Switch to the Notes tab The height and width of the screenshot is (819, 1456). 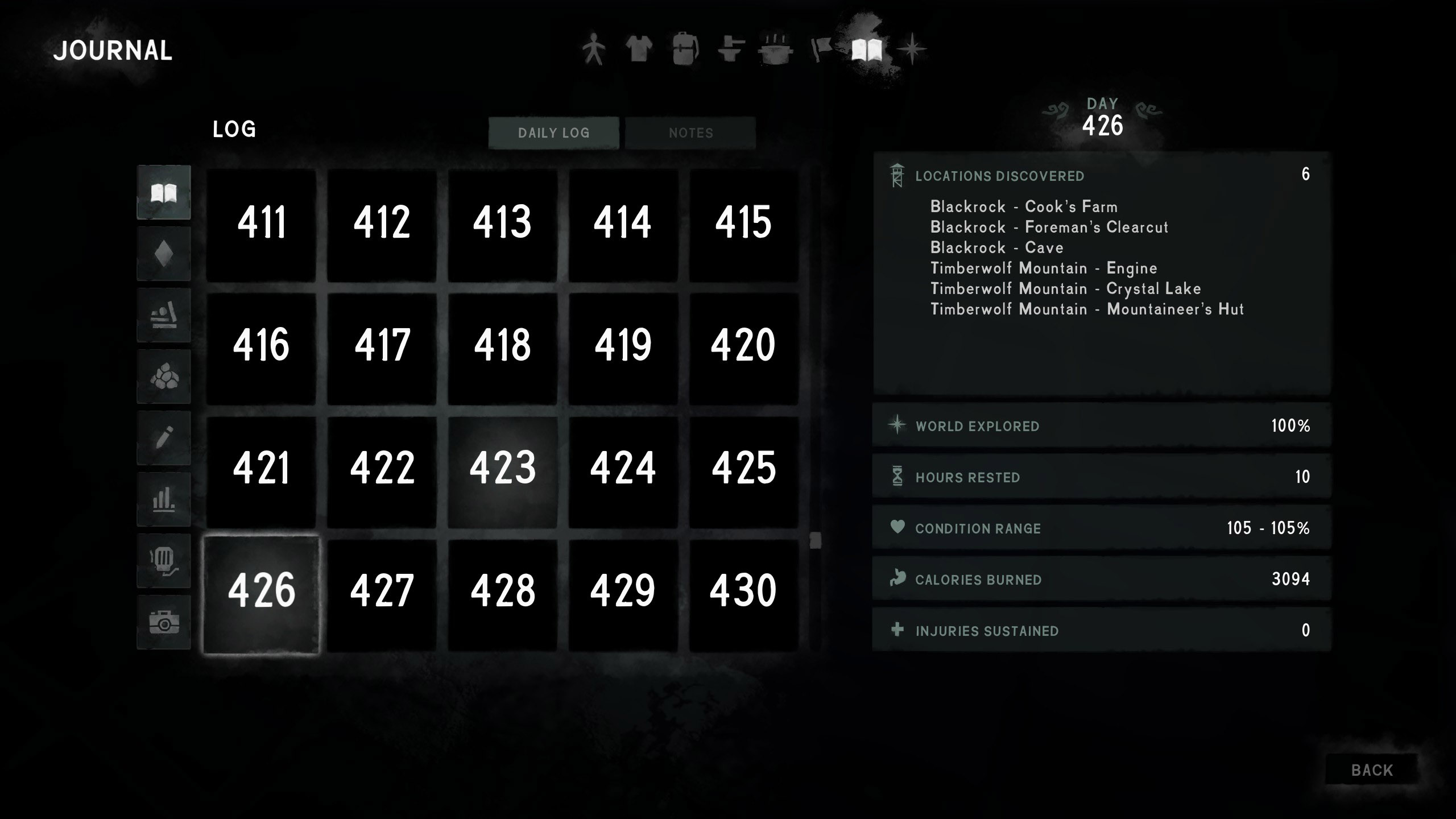[x=690, y=133]
